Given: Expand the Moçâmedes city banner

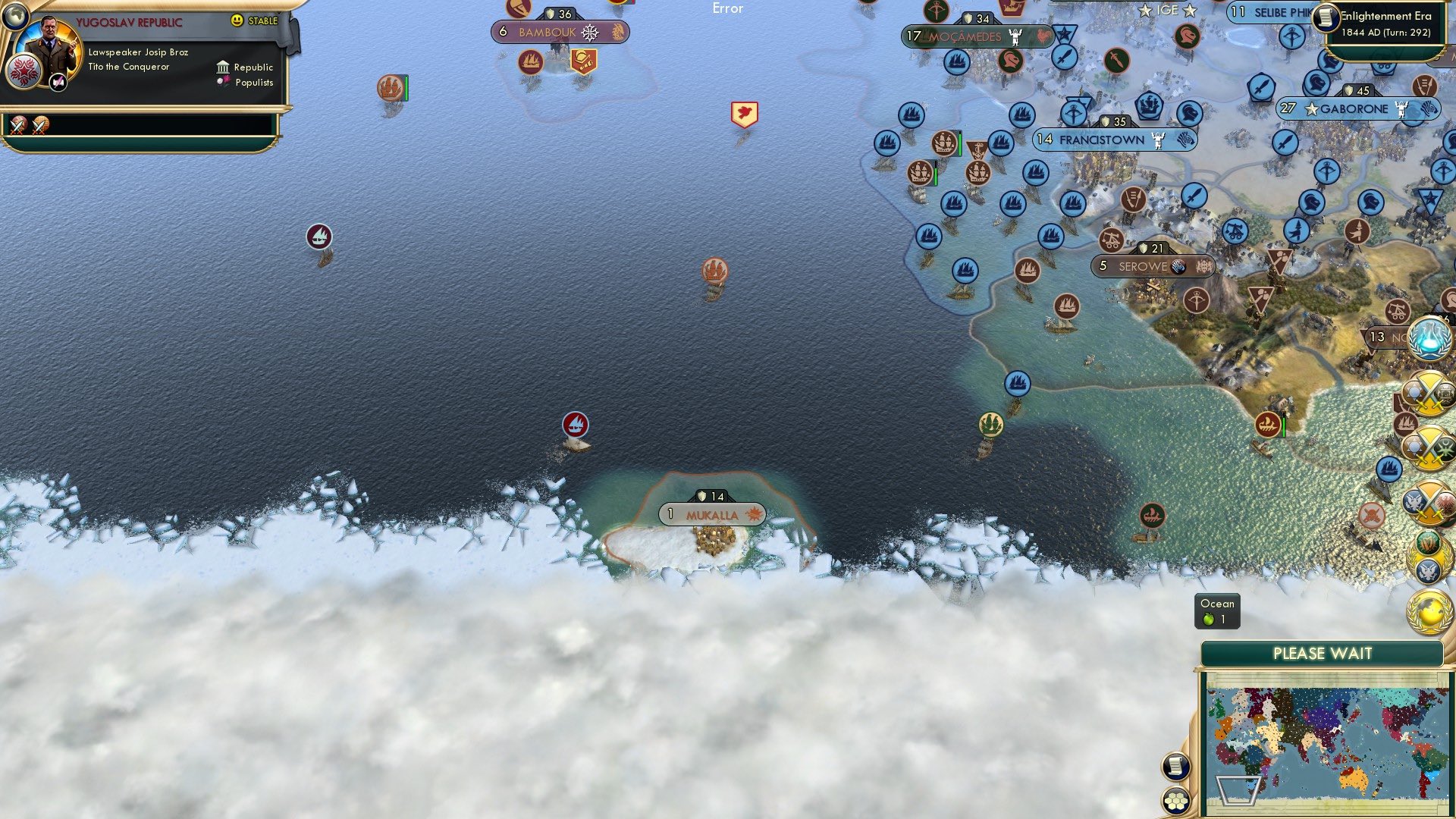Looking at the screenshot, I should (977, 35).
